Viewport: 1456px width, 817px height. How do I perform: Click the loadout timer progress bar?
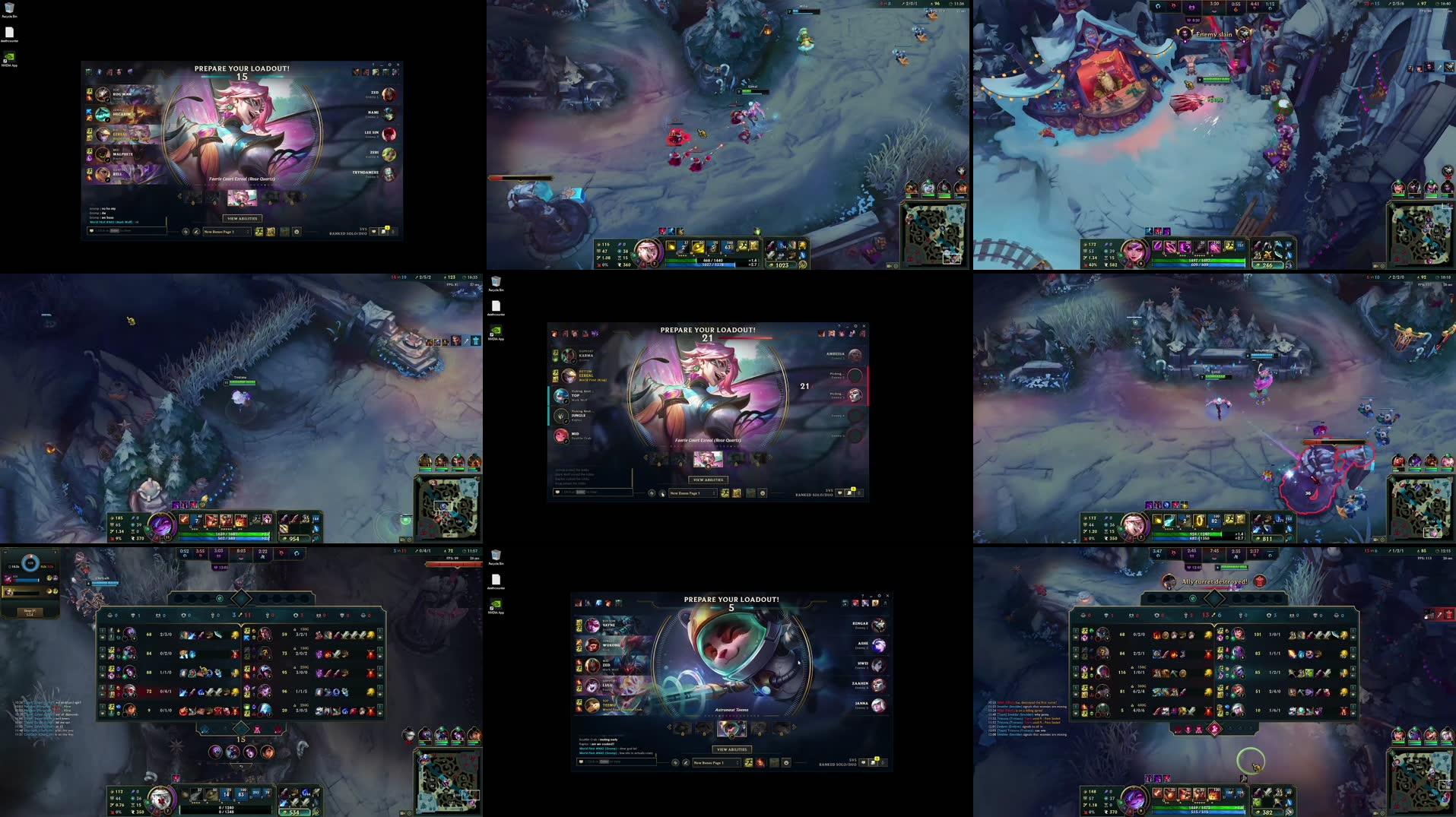coord(744,338)
